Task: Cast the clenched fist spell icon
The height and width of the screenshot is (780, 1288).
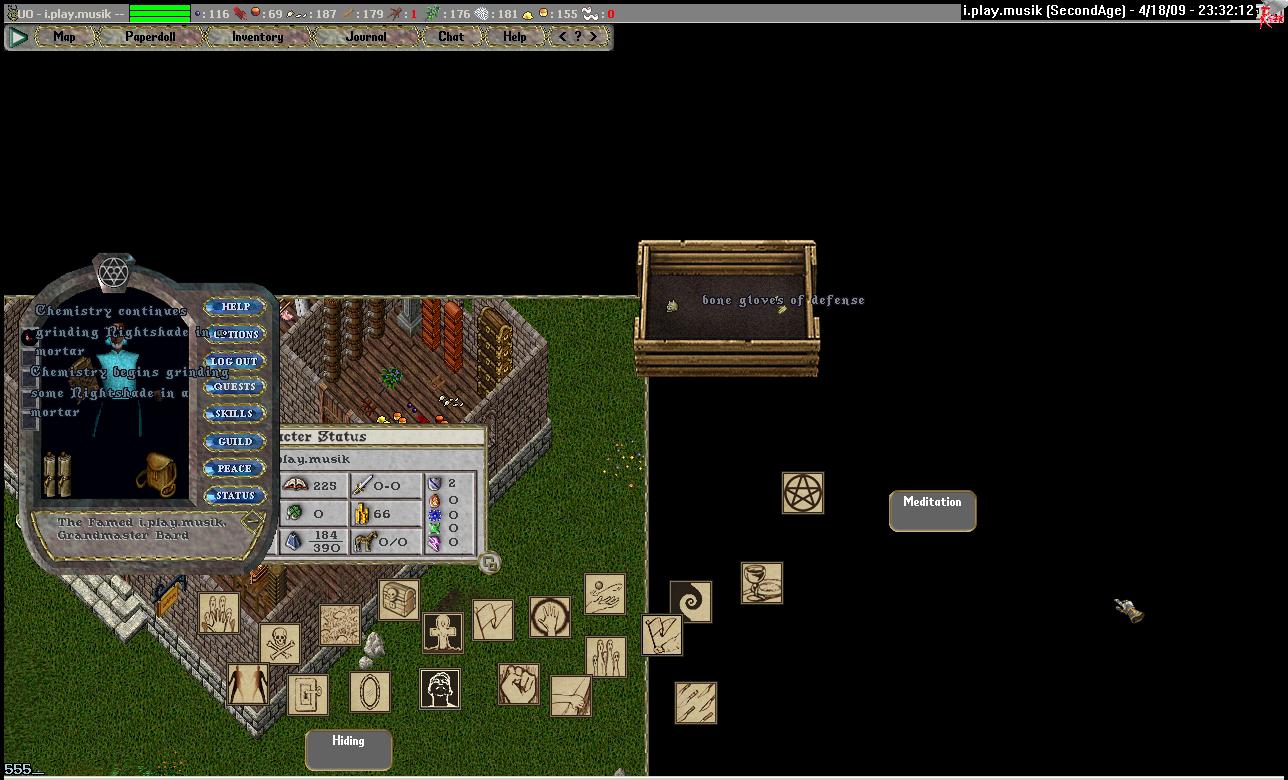Action: (519, 684)
